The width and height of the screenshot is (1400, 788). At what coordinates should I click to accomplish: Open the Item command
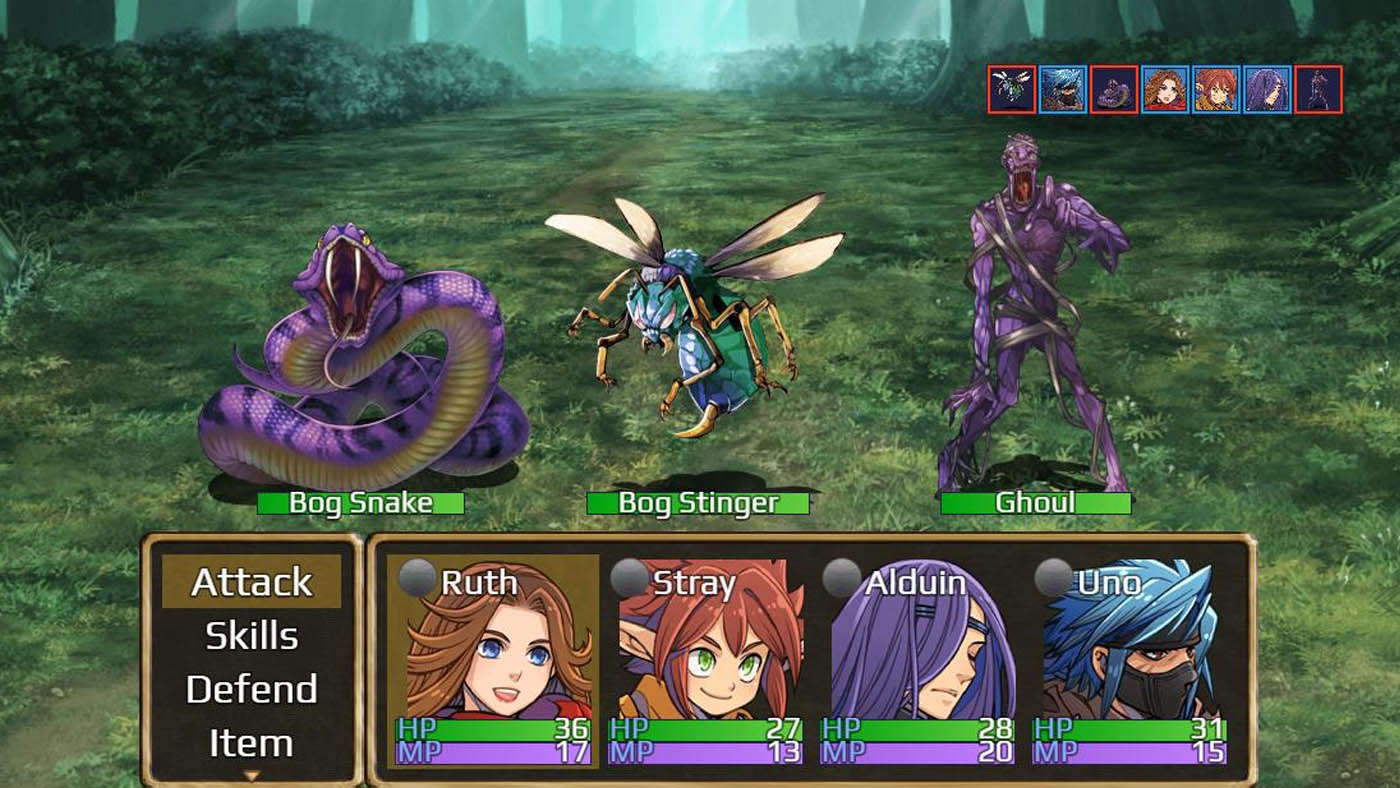(251, 743)
